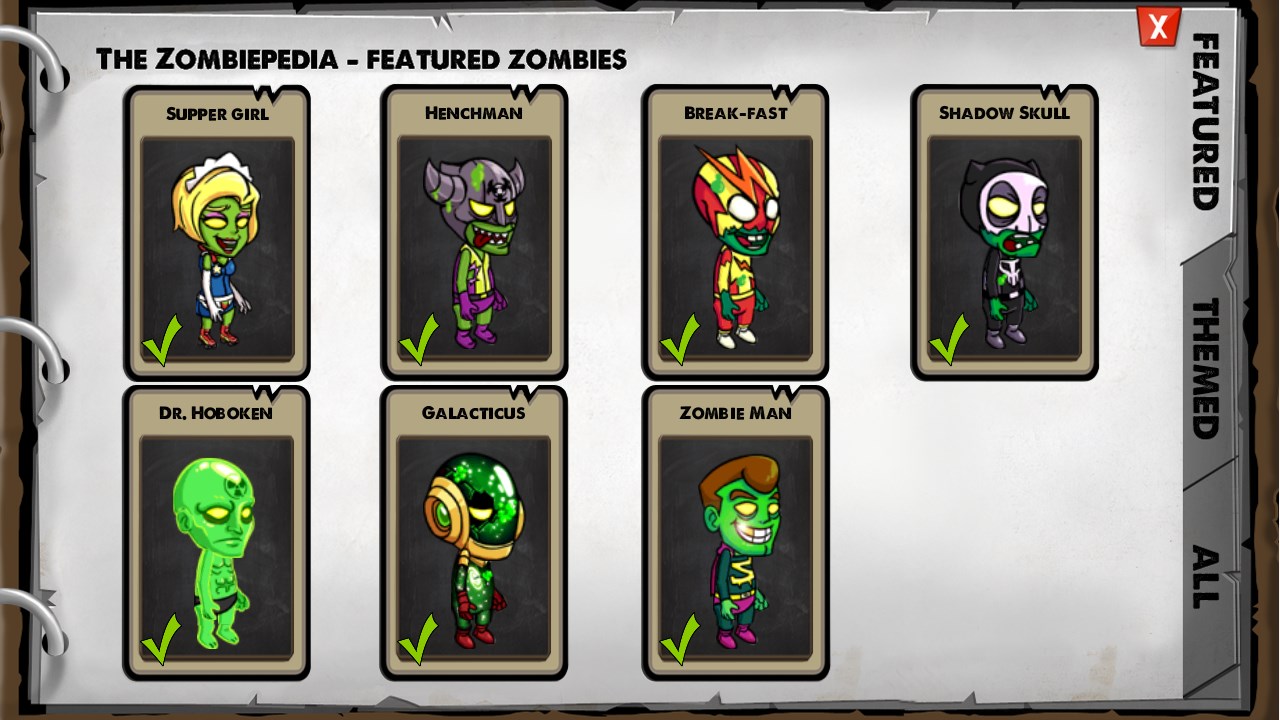
Task: Click the Zombiepedia page heading
Action: [x=360, y=59]
